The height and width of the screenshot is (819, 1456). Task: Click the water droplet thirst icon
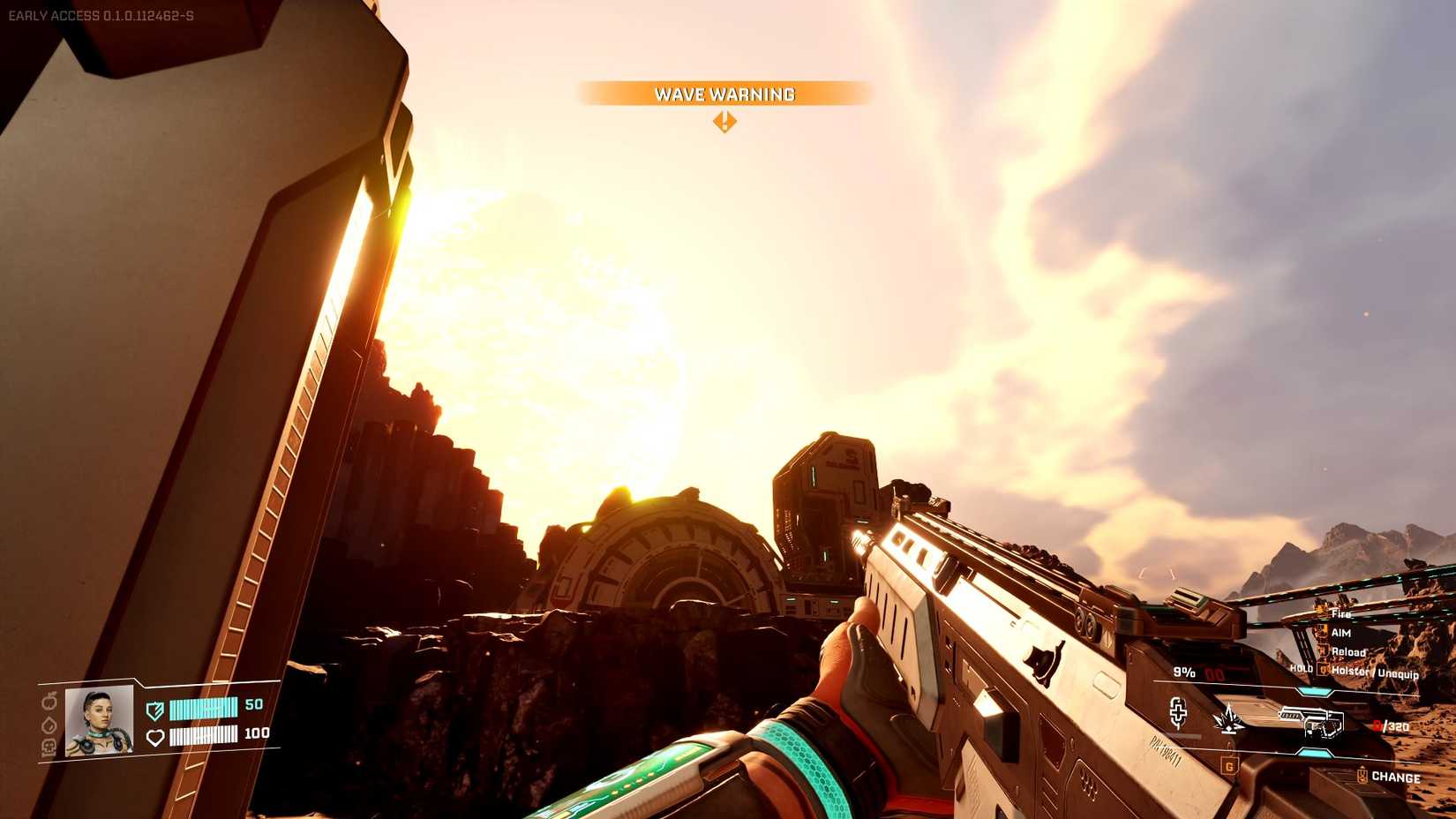49,725
